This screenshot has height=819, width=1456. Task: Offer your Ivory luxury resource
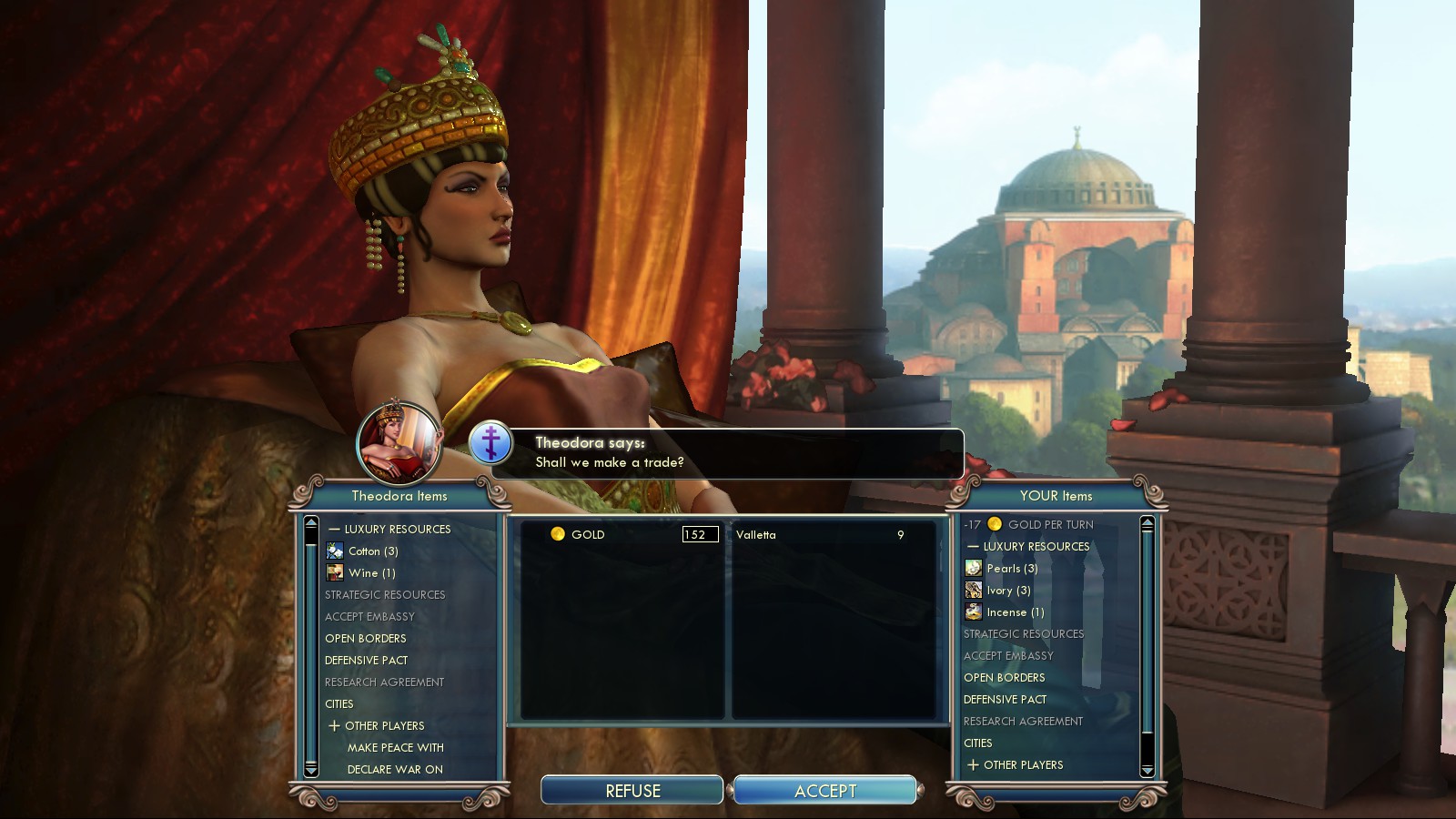[x=1007, y=591]
